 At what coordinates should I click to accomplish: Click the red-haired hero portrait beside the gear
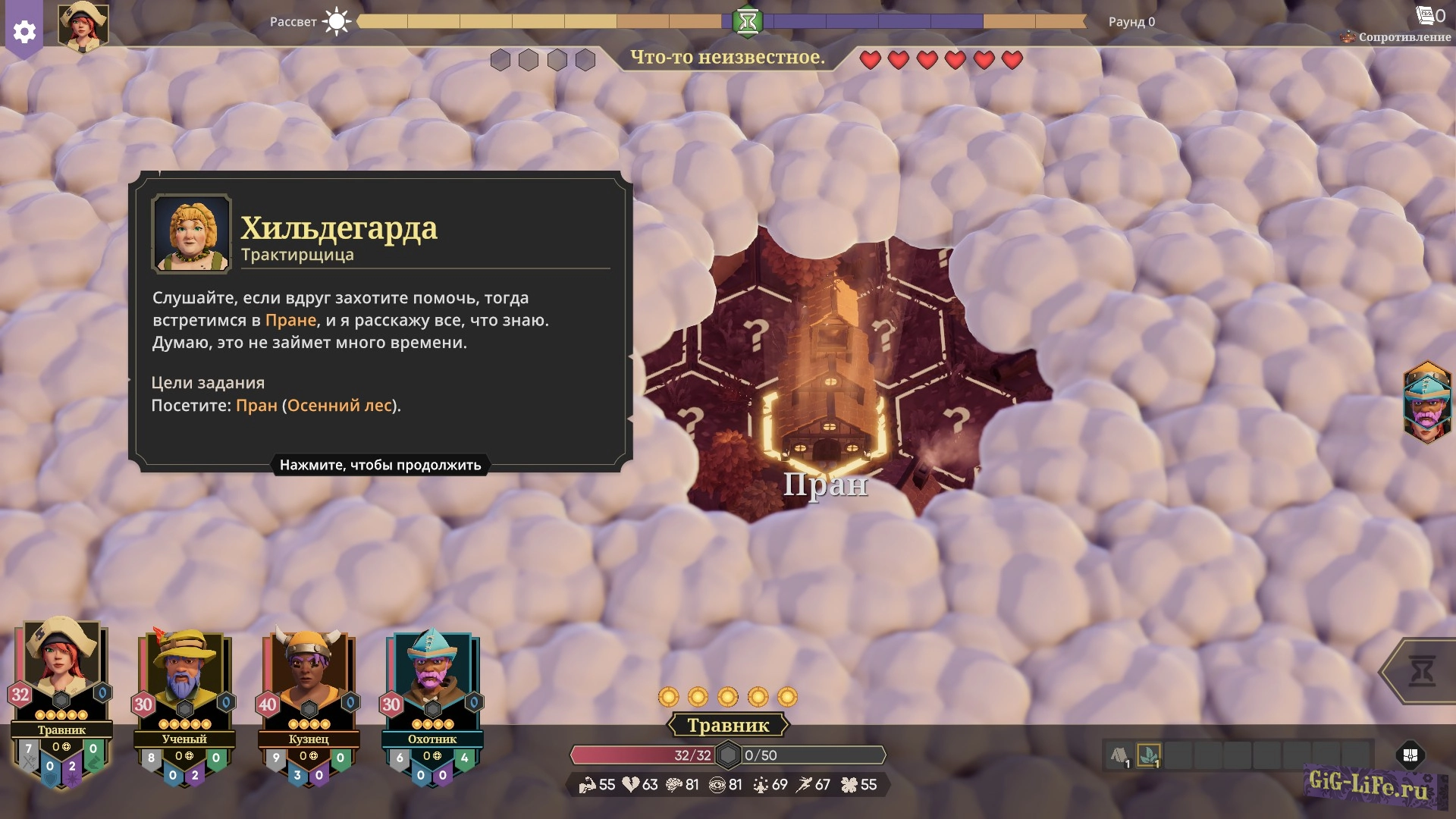(x=83, y=27)
